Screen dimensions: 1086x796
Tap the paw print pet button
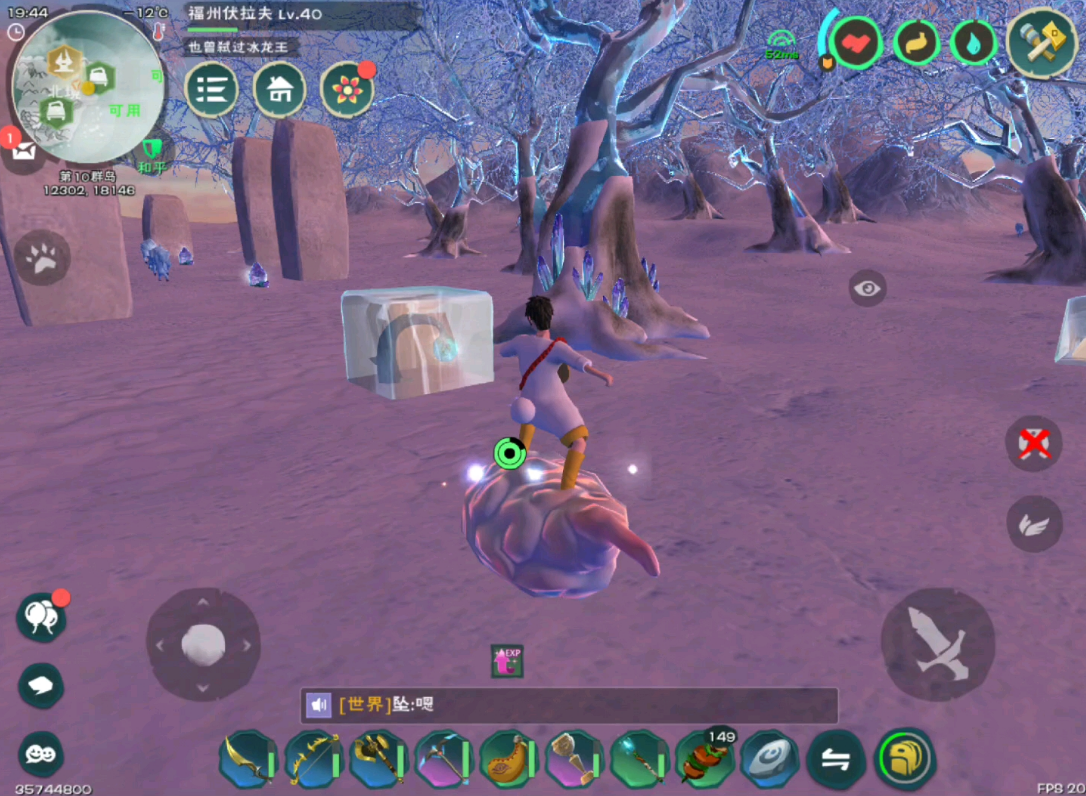42,259
